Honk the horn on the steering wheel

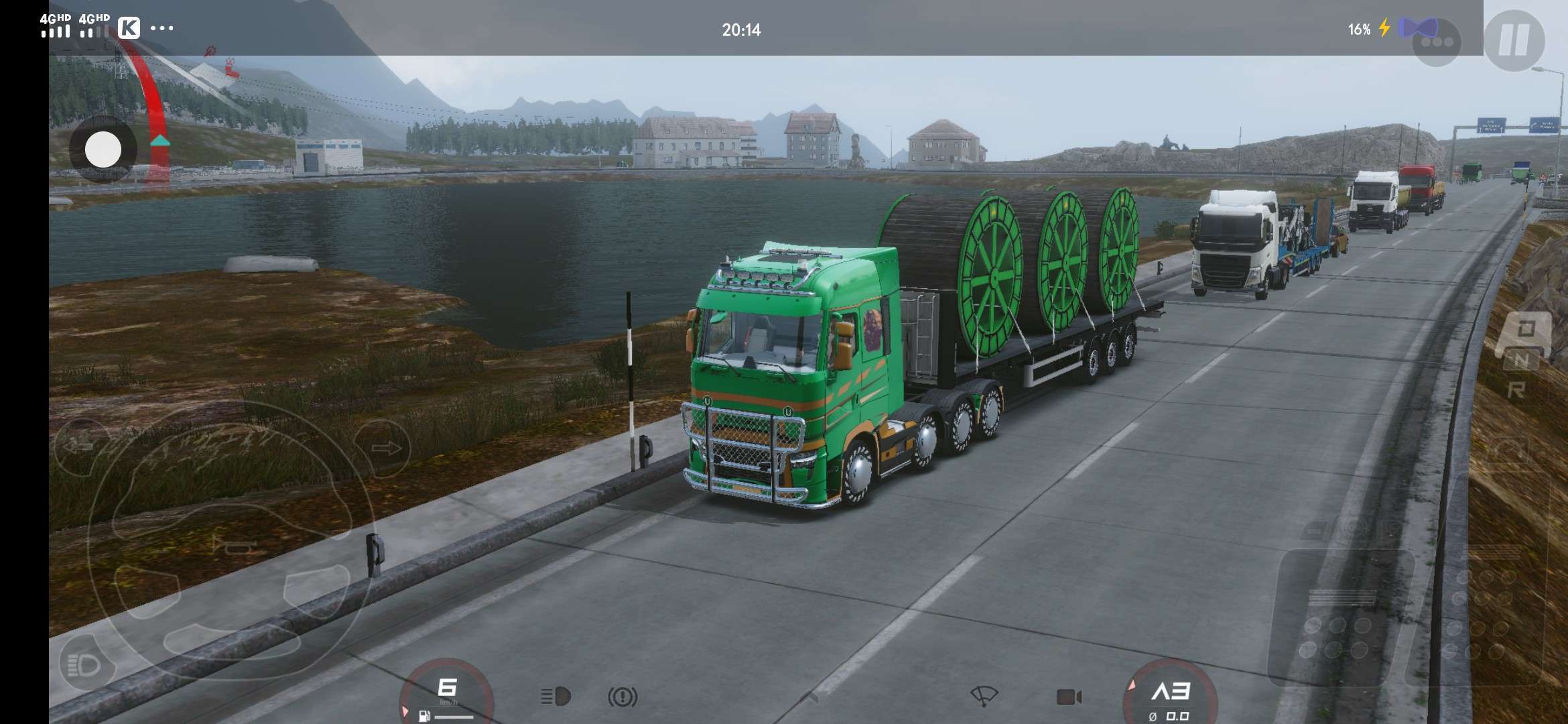coord(233,544)
